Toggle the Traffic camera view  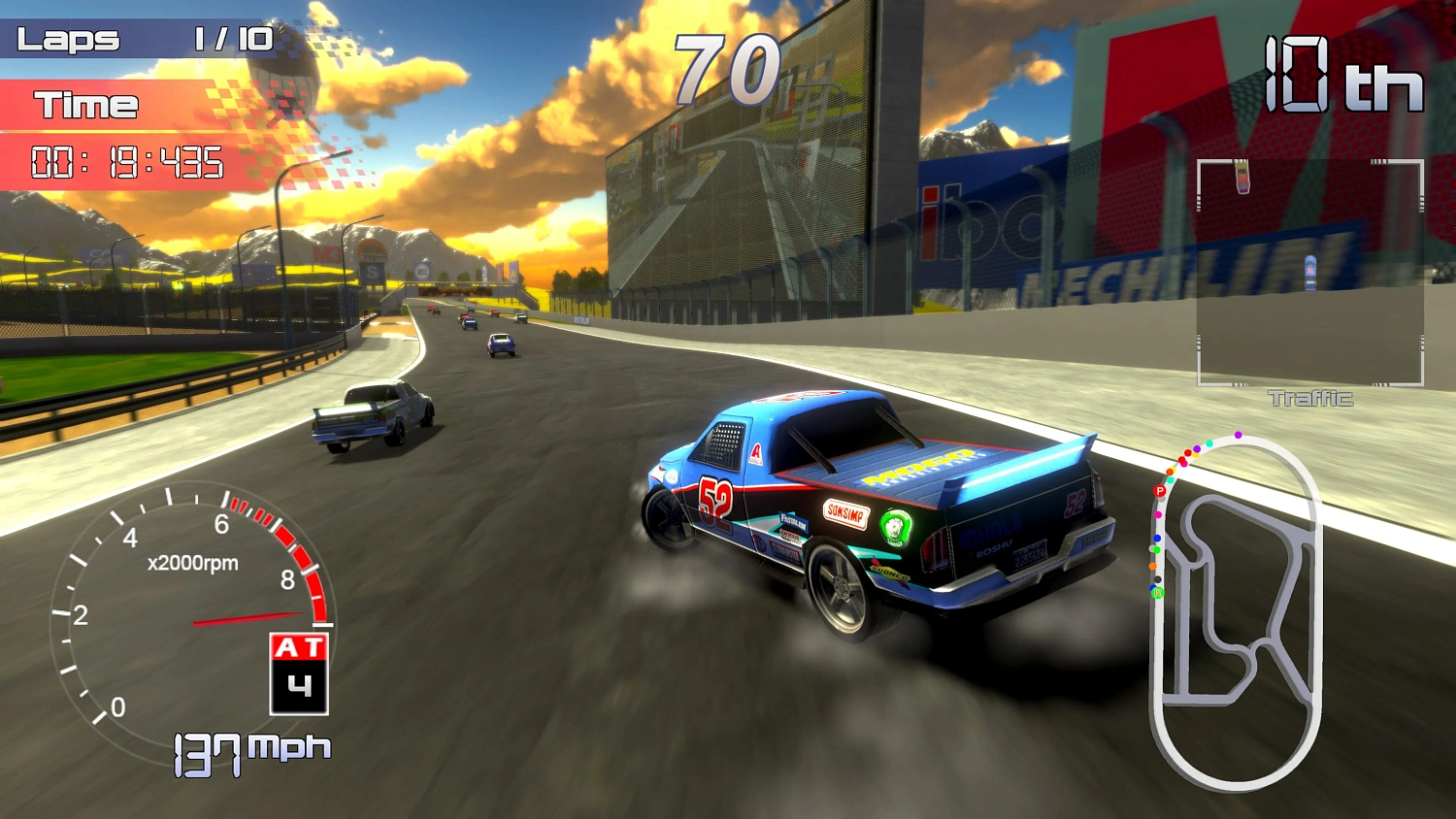coord(1308,398)
